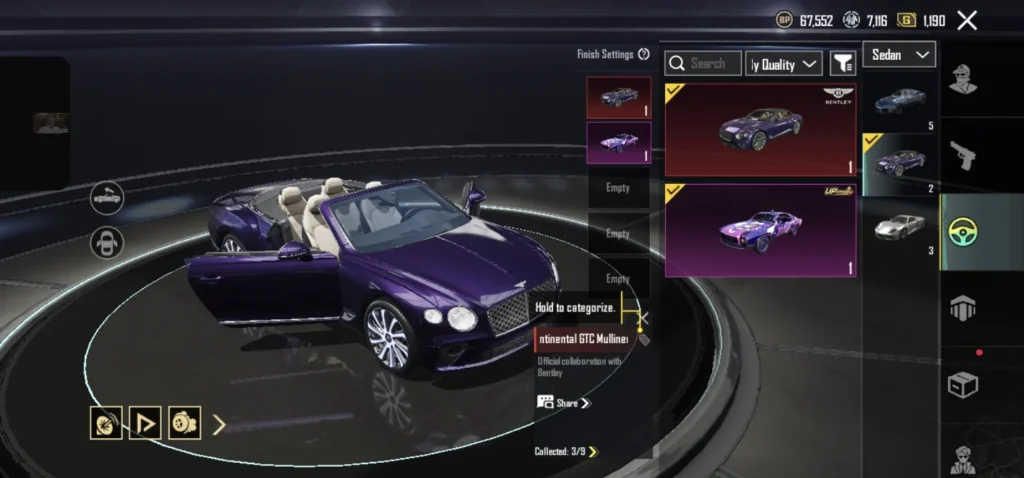Click the vehicle search field
The height and width of the screenshot is (478, 1024).
click(704, 64)
